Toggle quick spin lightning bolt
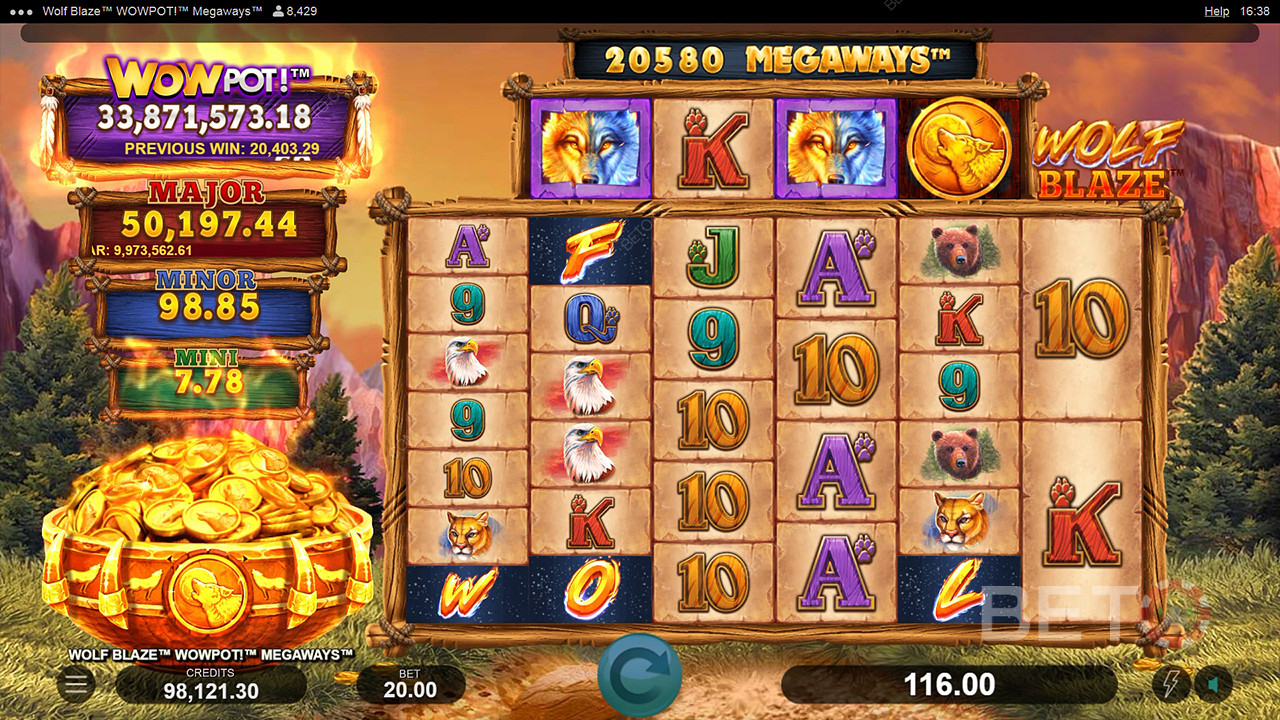The width and height of the screenshot is (1280, 720). (1170, 684)
